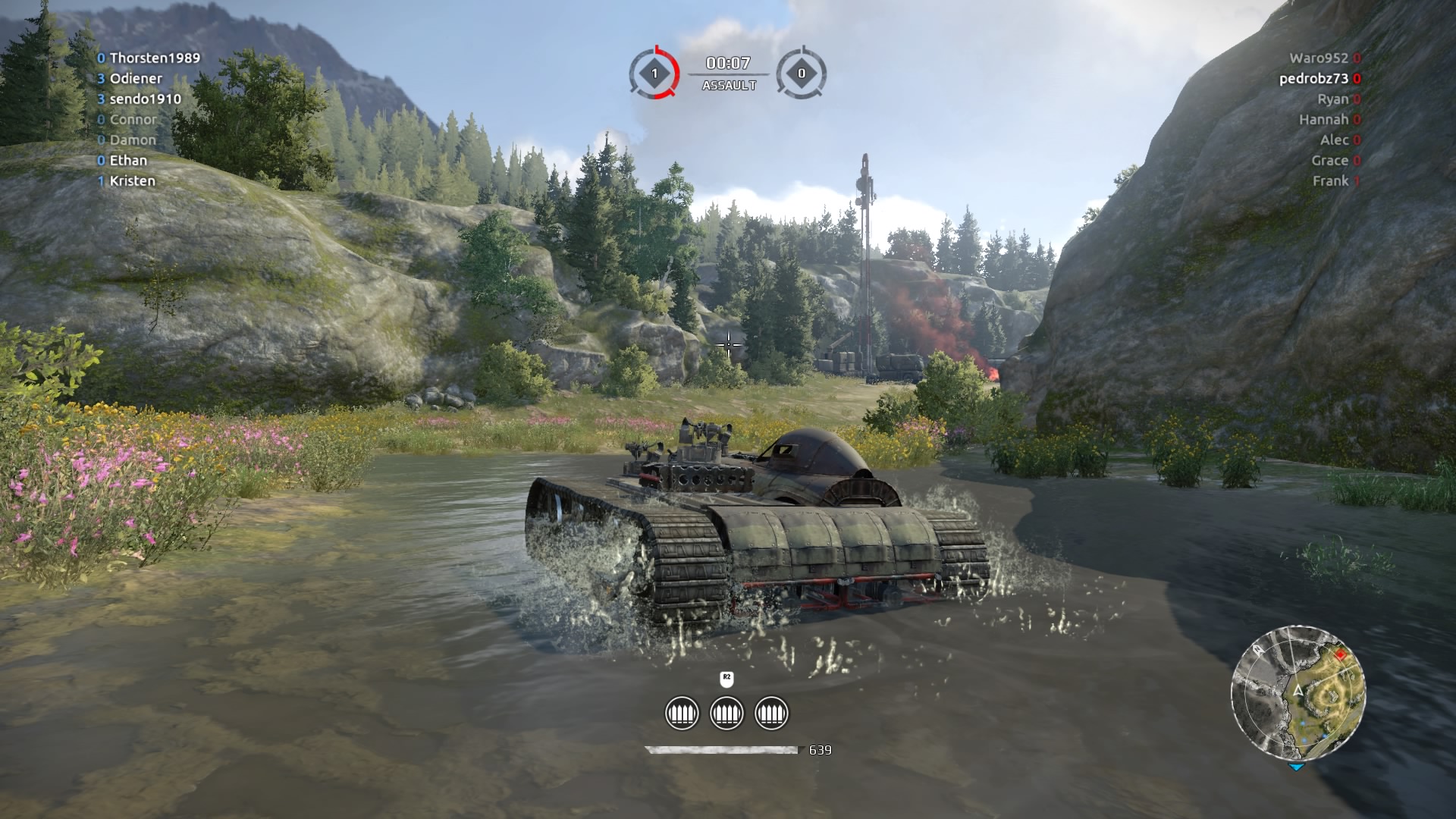This screenshot has height=819, width=1456.
Task: Click the red enemy marker on the minimap
Action: click(x=1340, y=654)
